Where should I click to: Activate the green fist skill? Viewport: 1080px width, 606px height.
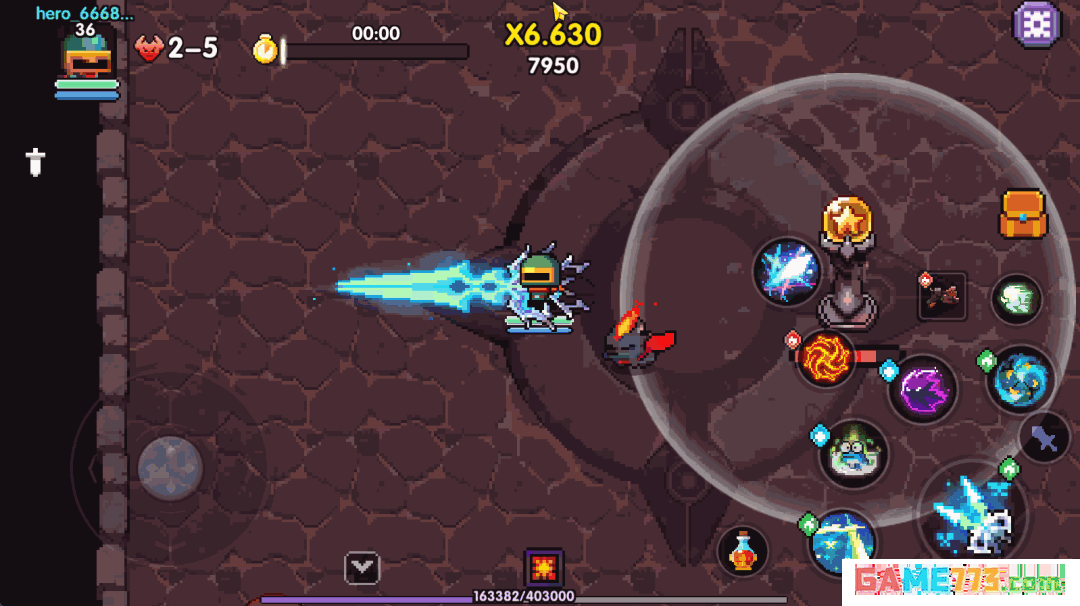(1016, 299)
